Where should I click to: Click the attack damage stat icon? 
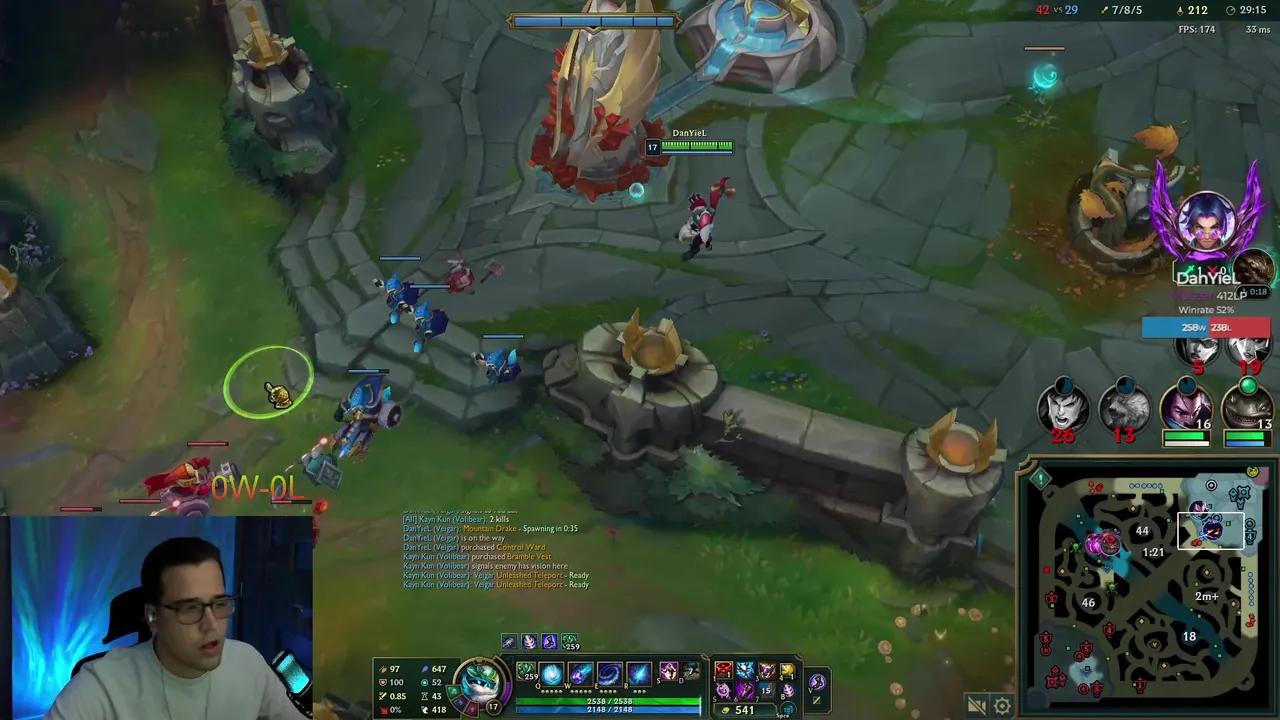[382, 669]
